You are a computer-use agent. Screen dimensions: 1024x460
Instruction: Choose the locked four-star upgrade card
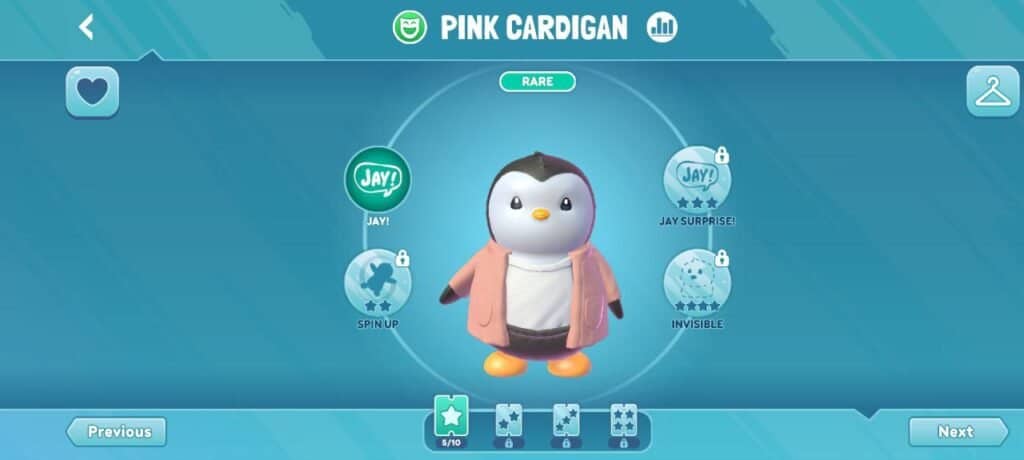pyautogui.click(x=623, y=422)
